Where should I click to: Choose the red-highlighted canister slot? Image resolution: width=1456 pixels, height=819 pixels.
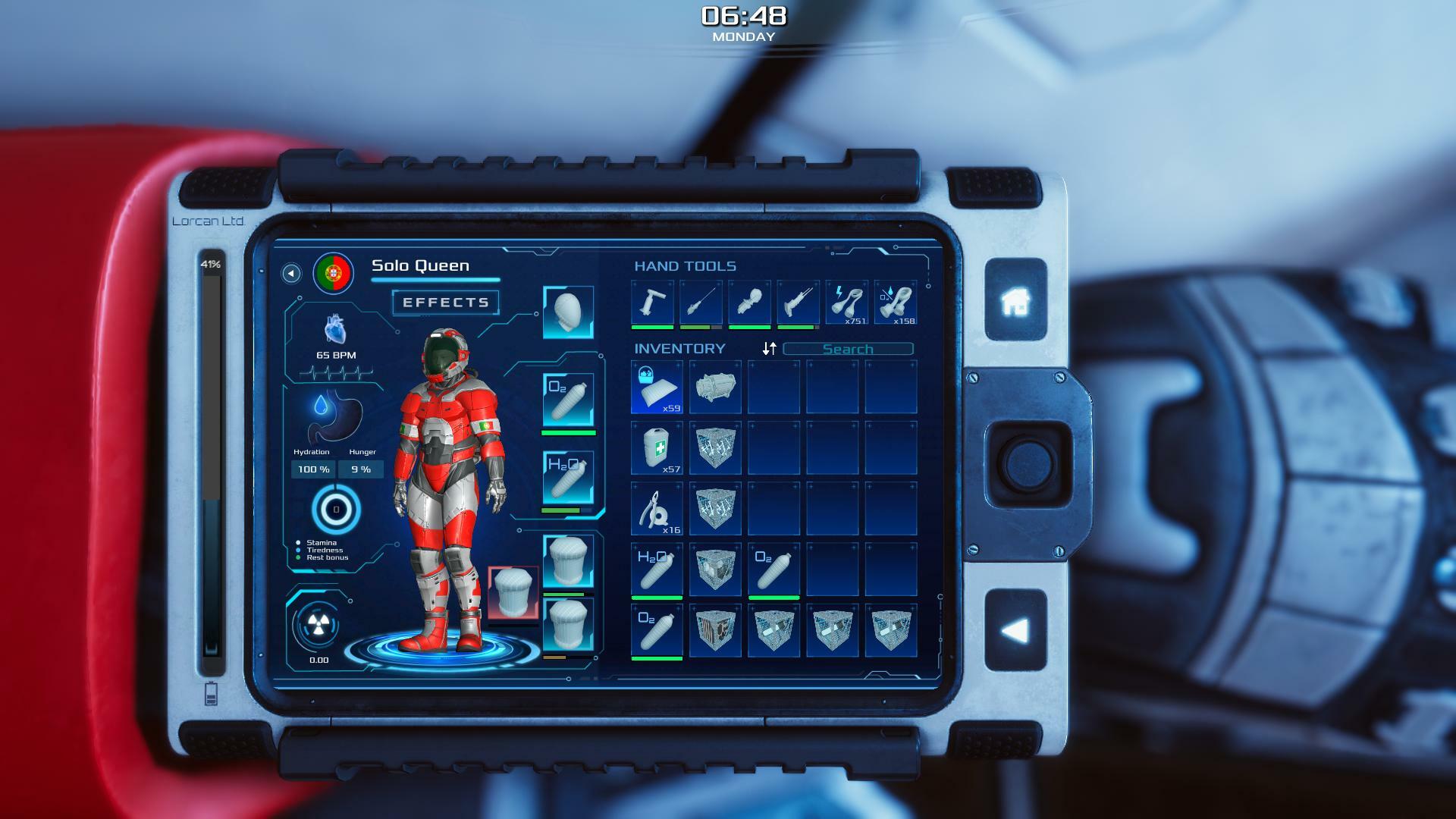coord(513,591)
